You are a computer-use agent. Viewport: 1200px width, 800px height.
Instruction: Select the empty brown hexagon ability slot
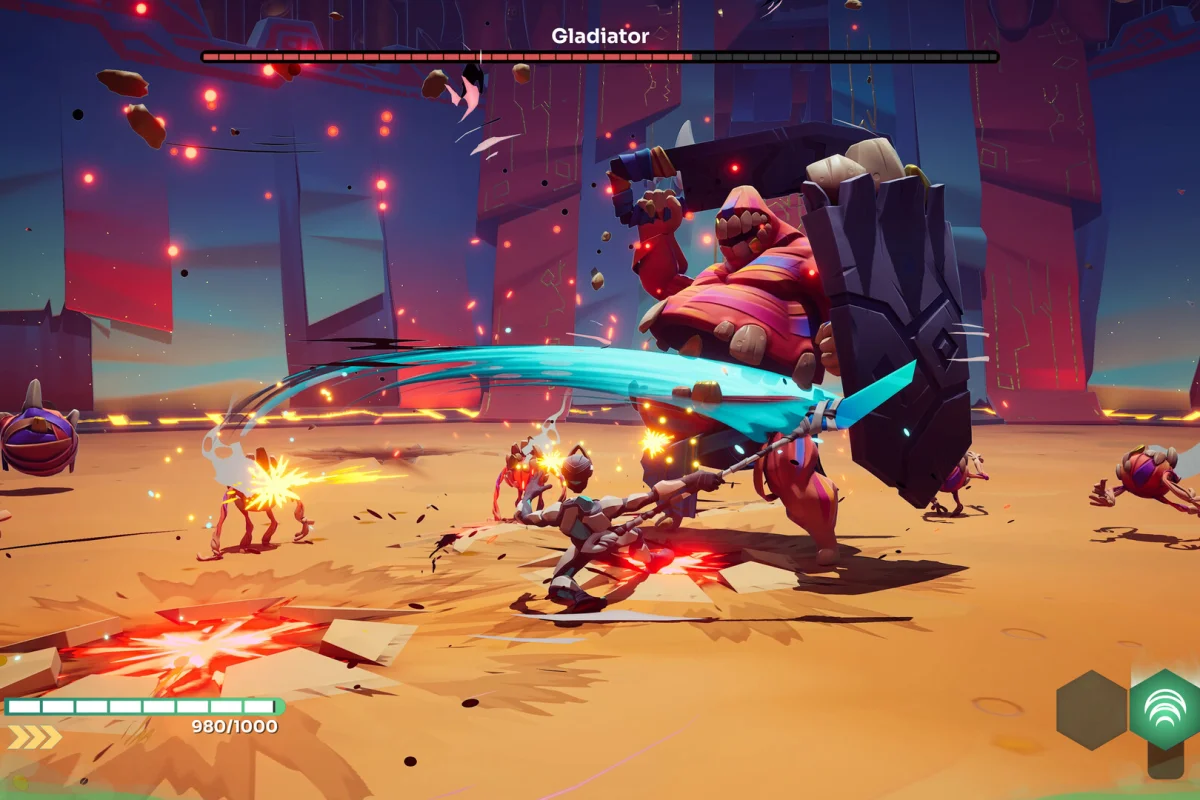(1091, 710)
